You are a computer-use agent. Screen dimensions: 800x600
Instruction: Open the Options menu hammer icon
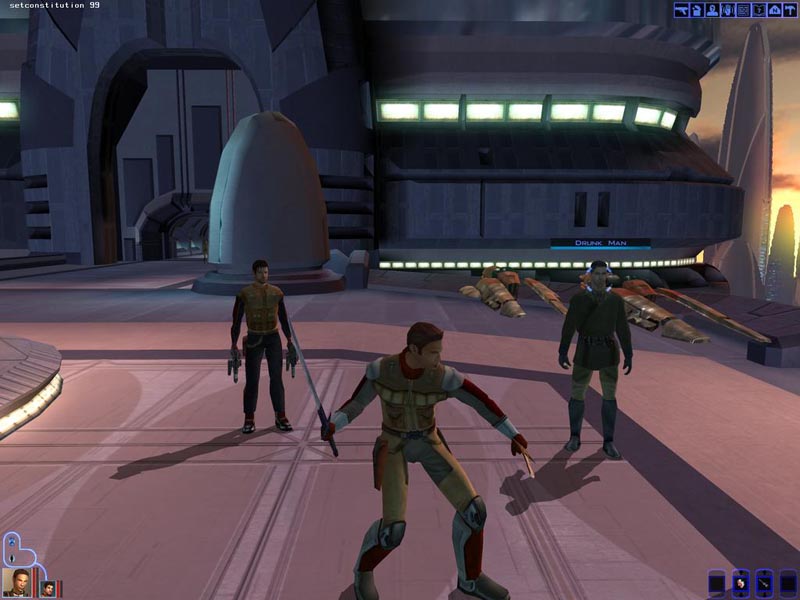point(790,10)
